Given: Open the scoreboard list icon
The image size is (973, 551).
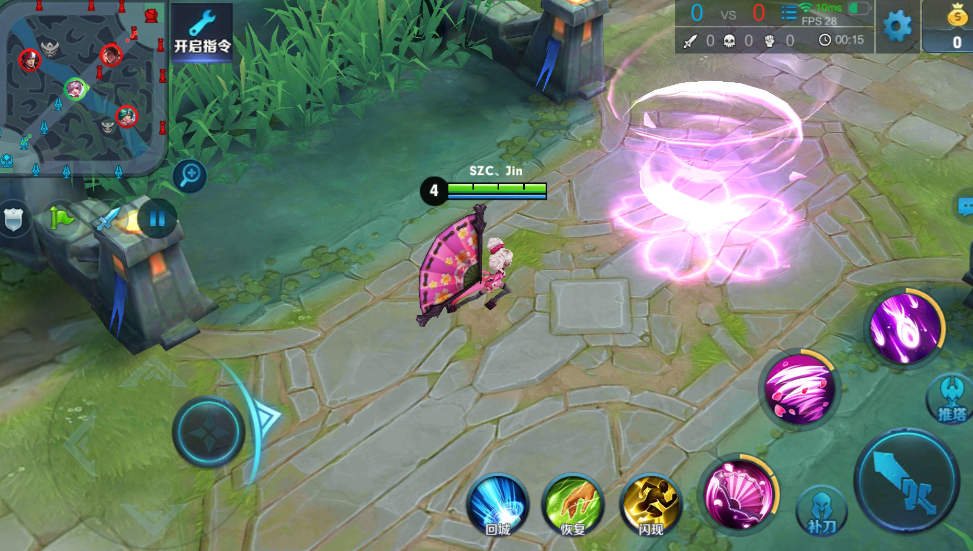Looking at the screenshot, I should point(788,14).
